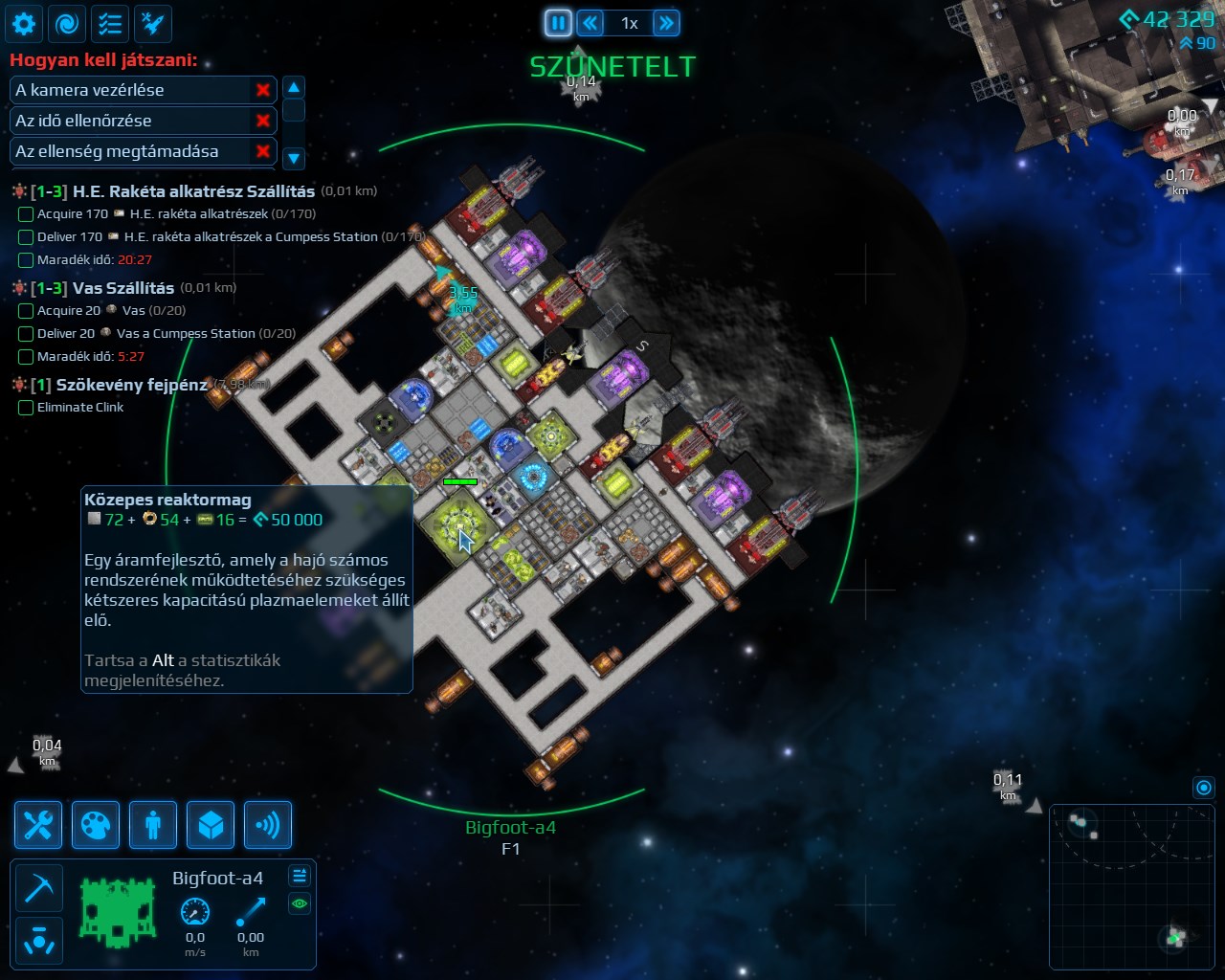Open the paint palette mode

click(x=96, y=825)
